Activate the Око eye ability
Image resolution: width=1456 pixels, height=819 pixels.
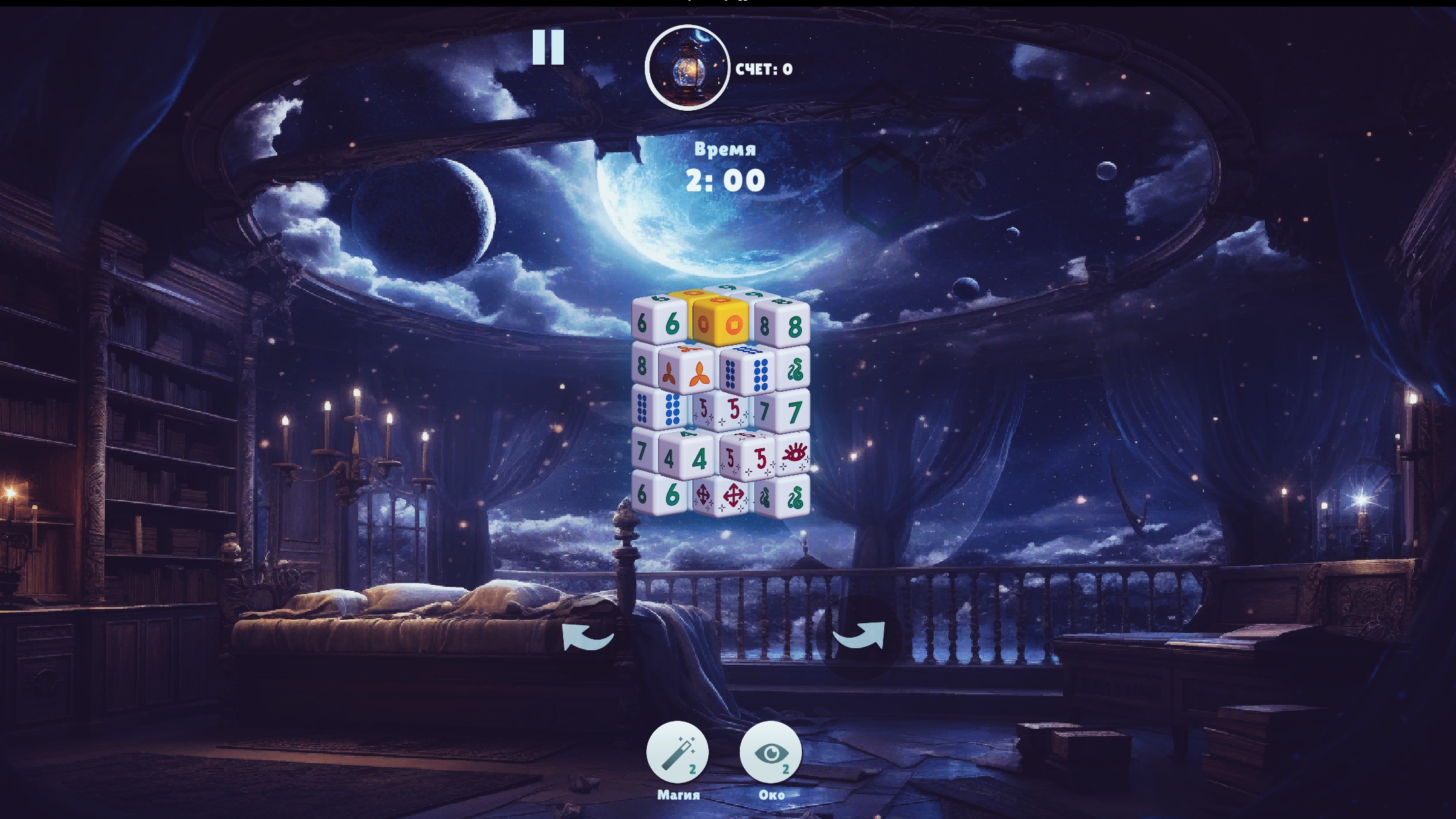click(772, 752)
